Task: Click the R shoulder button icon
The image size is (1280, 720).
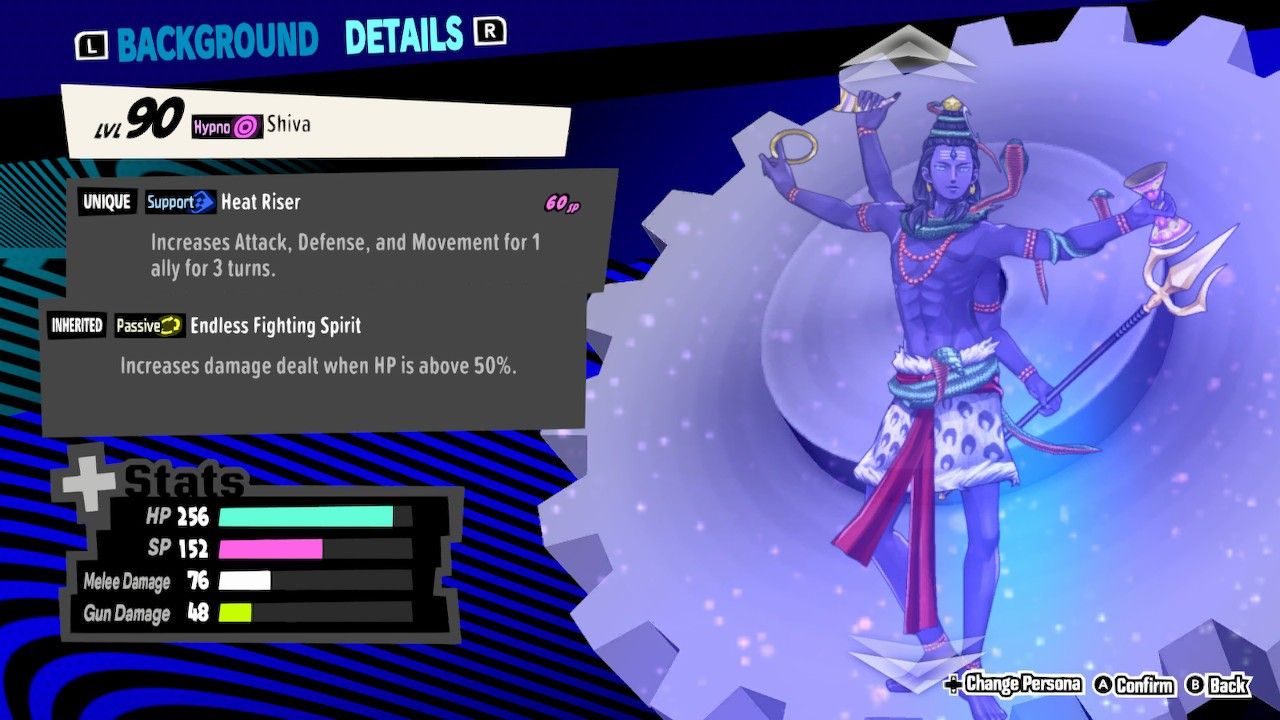Action: coord(489,33)
